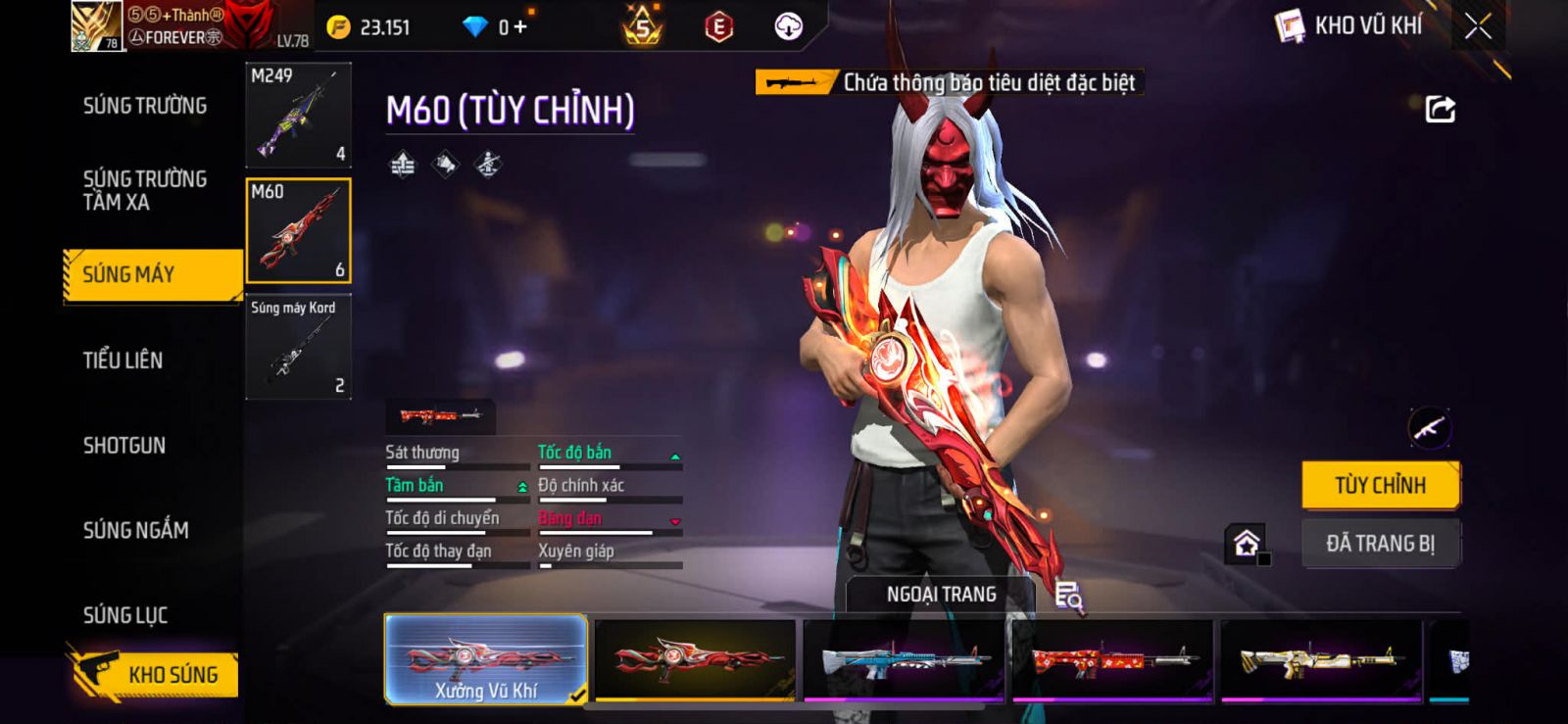The width and height of the screenshot is (1568, 724).
Task: Tap the house icon beside equip button
Action: coord(1247,543)
